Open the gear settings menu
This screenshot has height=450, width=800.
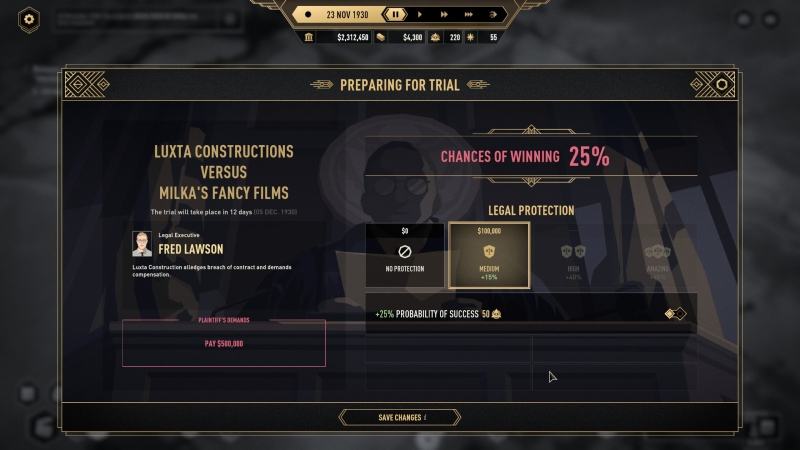coord(30,19)
